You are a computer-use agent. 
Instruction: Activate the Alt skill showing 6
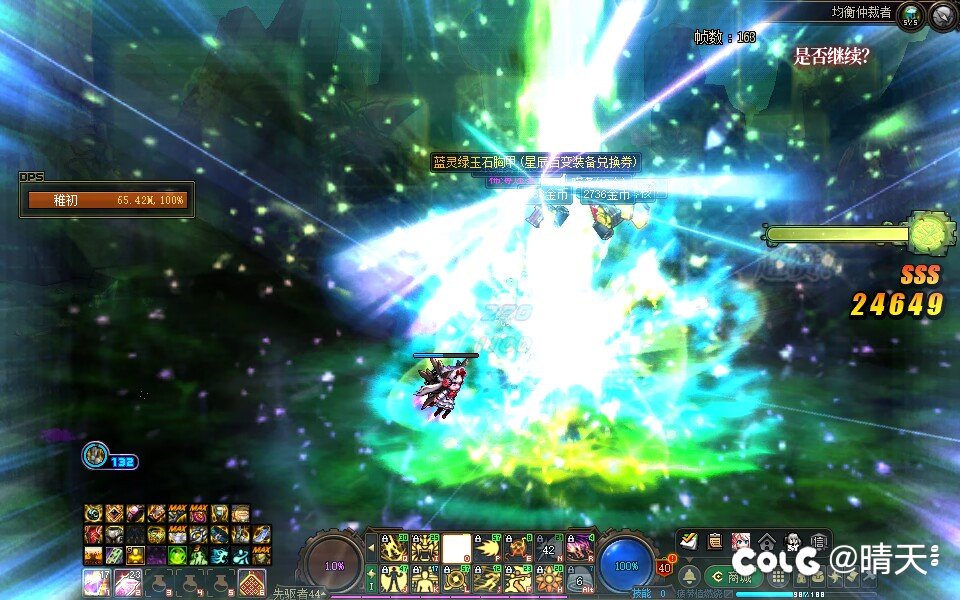pos(580,580)
